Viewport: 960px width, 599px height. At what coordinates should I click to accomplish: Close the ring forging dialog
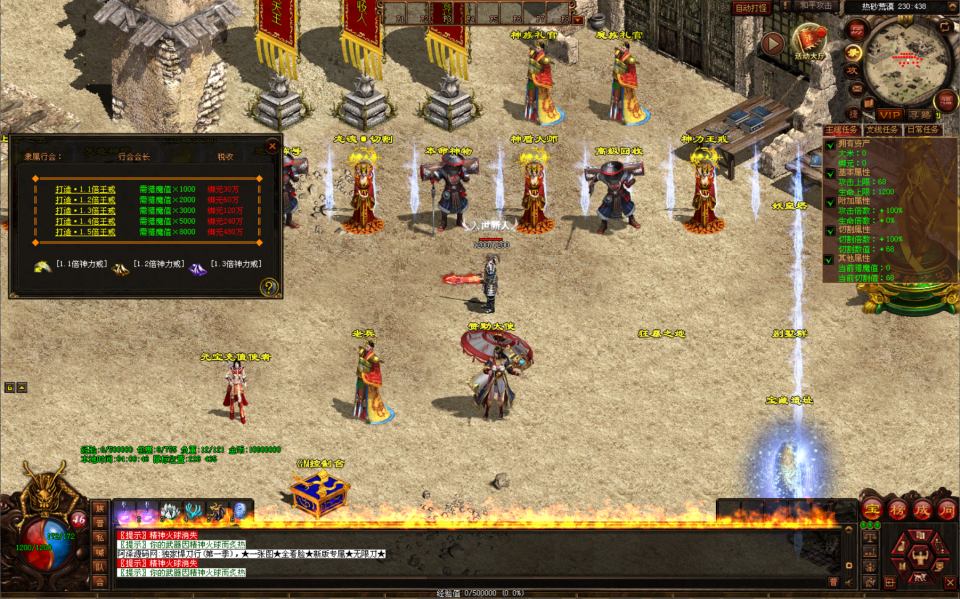pos(272,146)
